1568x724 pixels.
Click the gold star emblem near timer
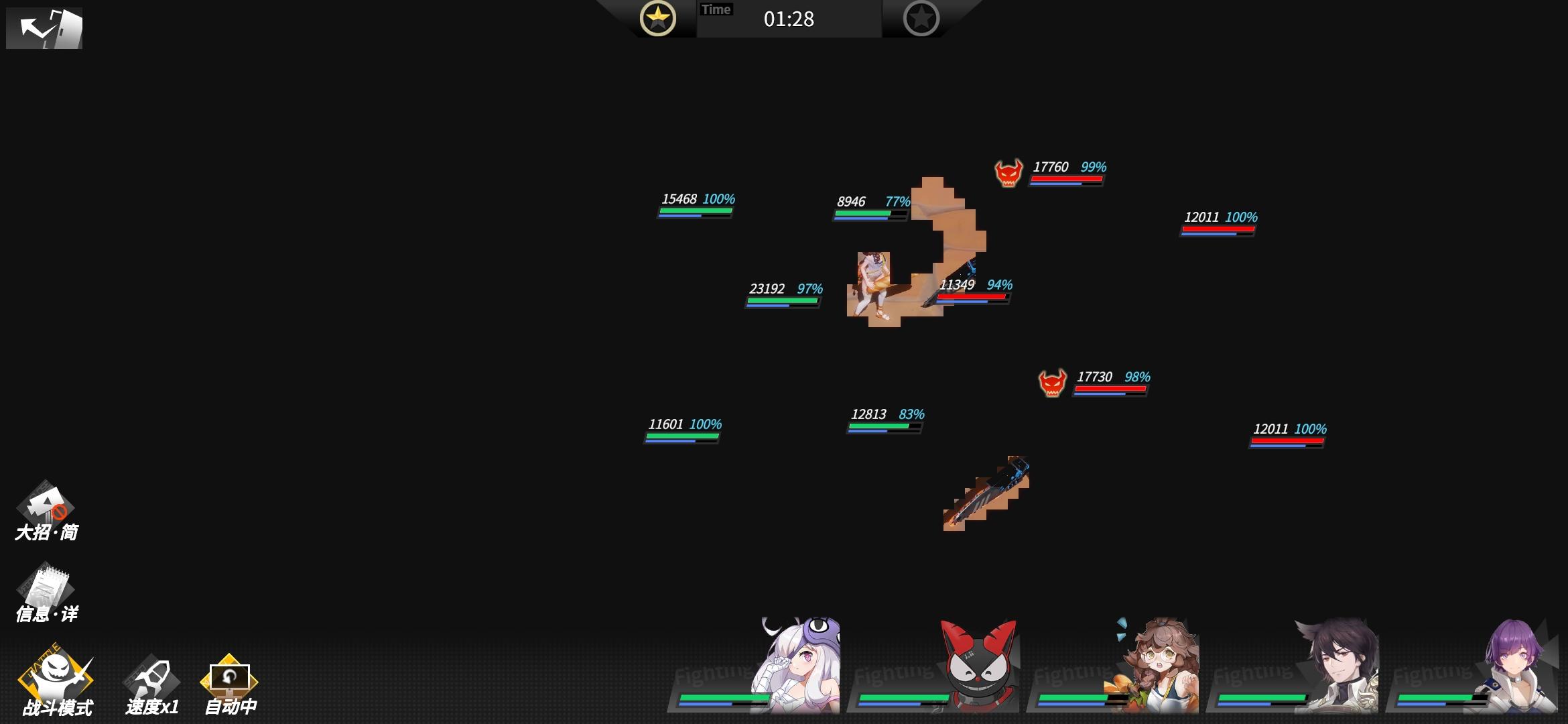(658, 19)
